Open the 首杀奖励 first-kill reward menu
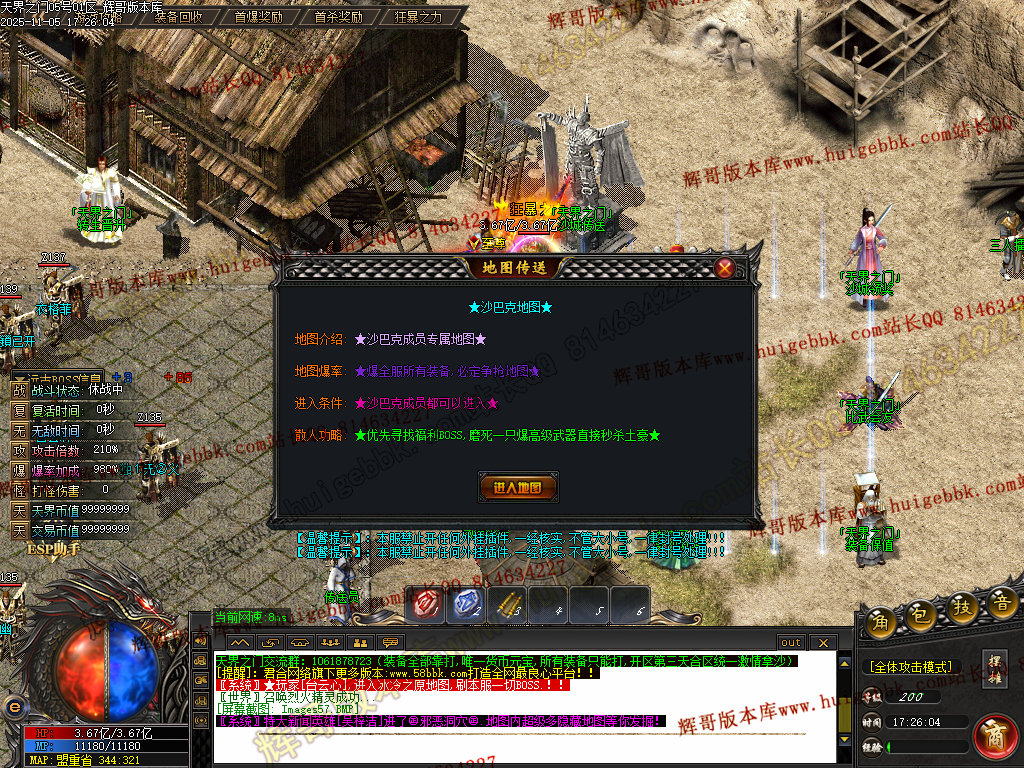This screenshot has height=768, width=1024. tap(338, 16)
